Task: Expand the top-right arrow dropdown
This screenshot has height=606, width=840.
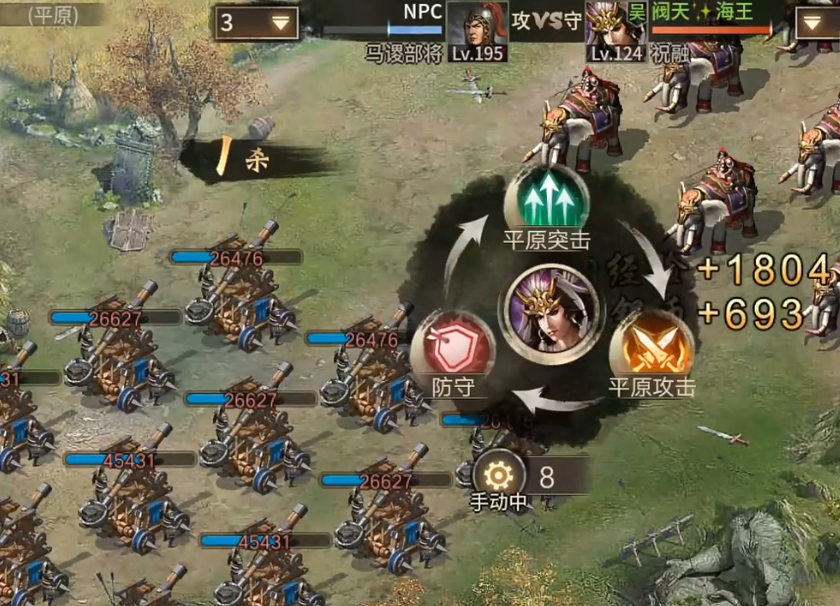Action: [817, 23]
